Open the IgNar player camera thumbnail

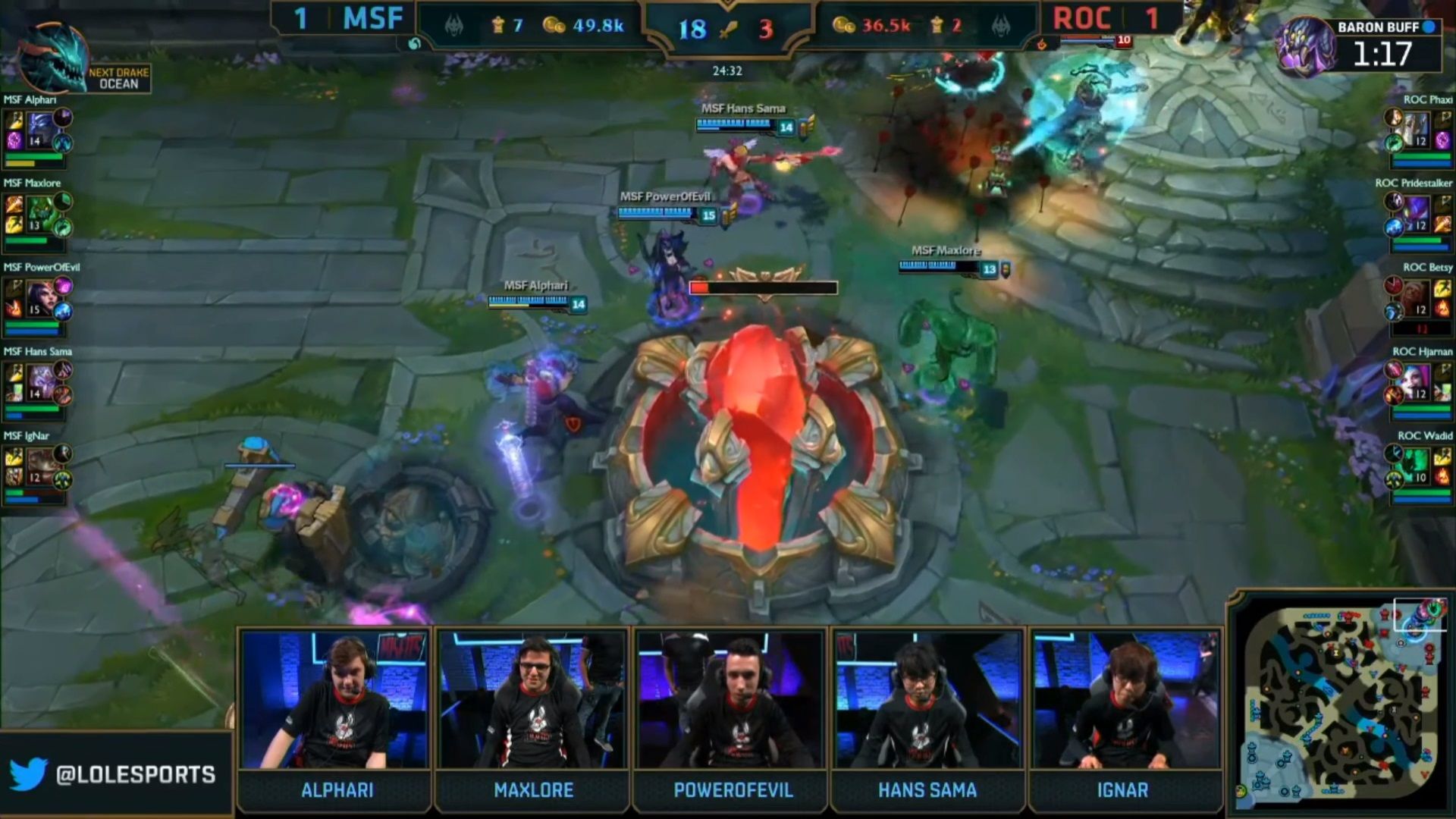(1125, 699)
